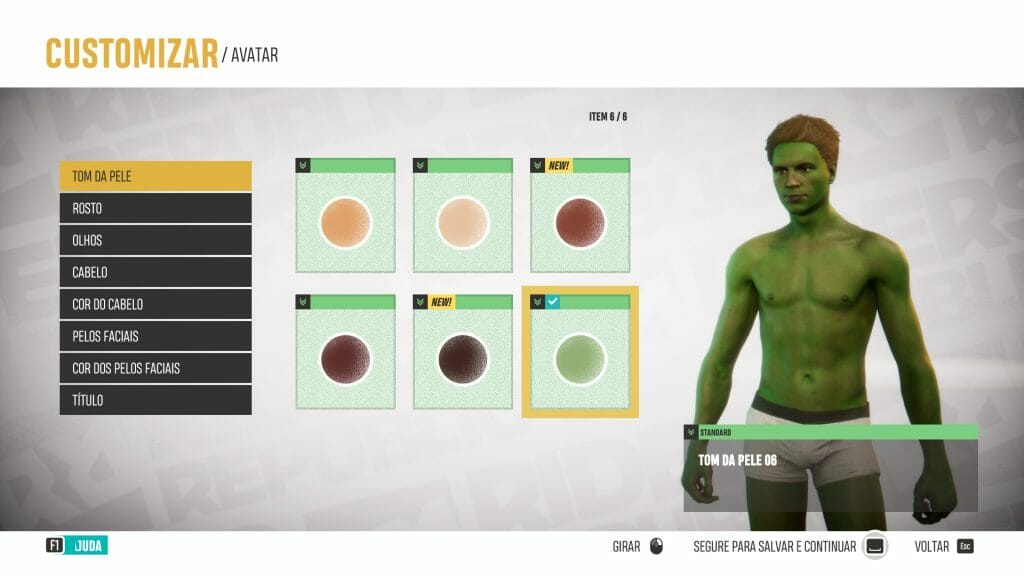Select the reddish-brown skin tone marked NEW
1024x576 pixels.
click(x=580, y=222)
